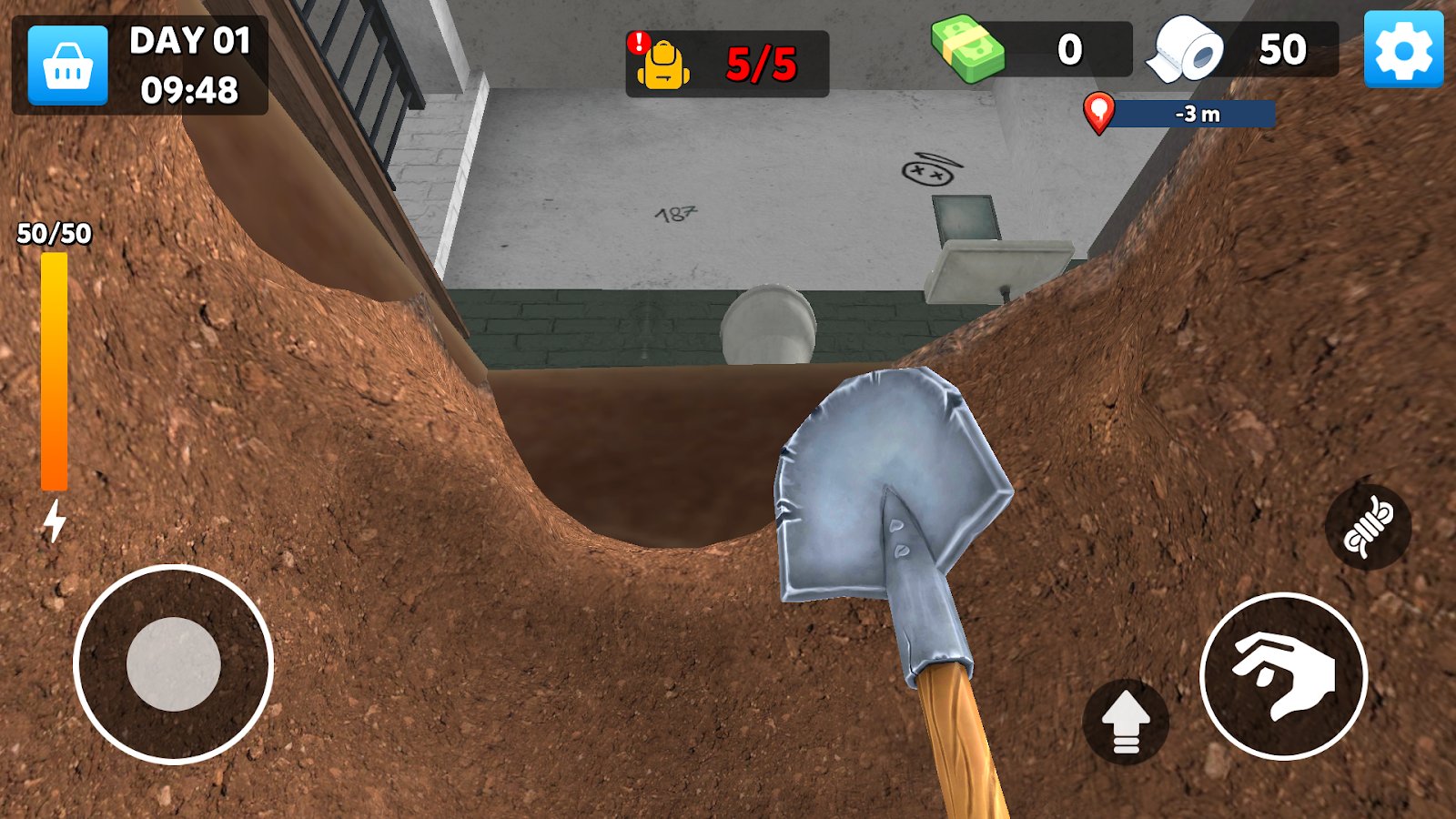Viewport: 1456px width, 819px height.
Task: Open the shop basket icon
Action: pyautogui.click(x=68, y=66)
